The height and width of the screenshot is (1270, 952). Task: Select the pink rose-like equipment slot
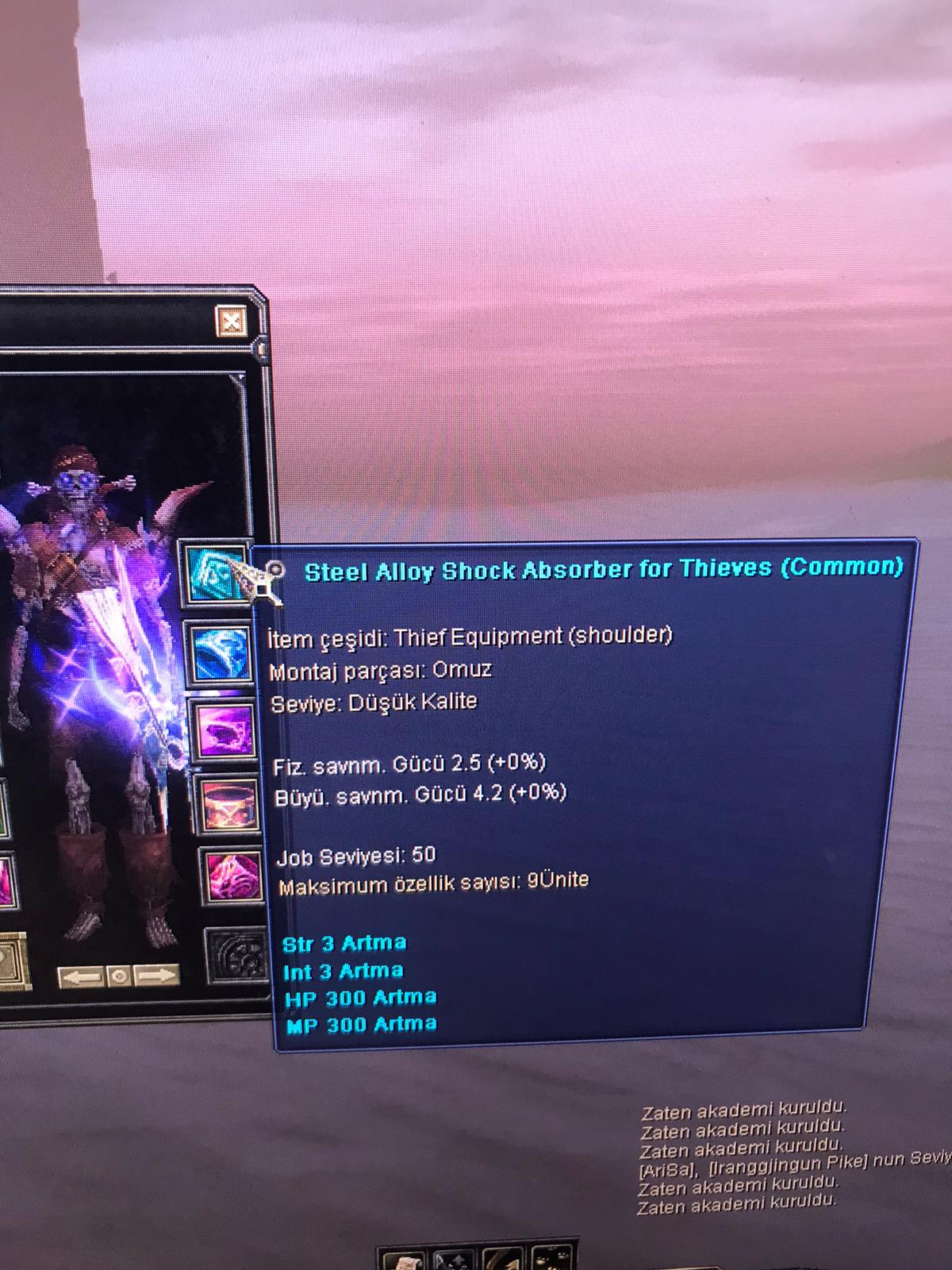[232, 876]
